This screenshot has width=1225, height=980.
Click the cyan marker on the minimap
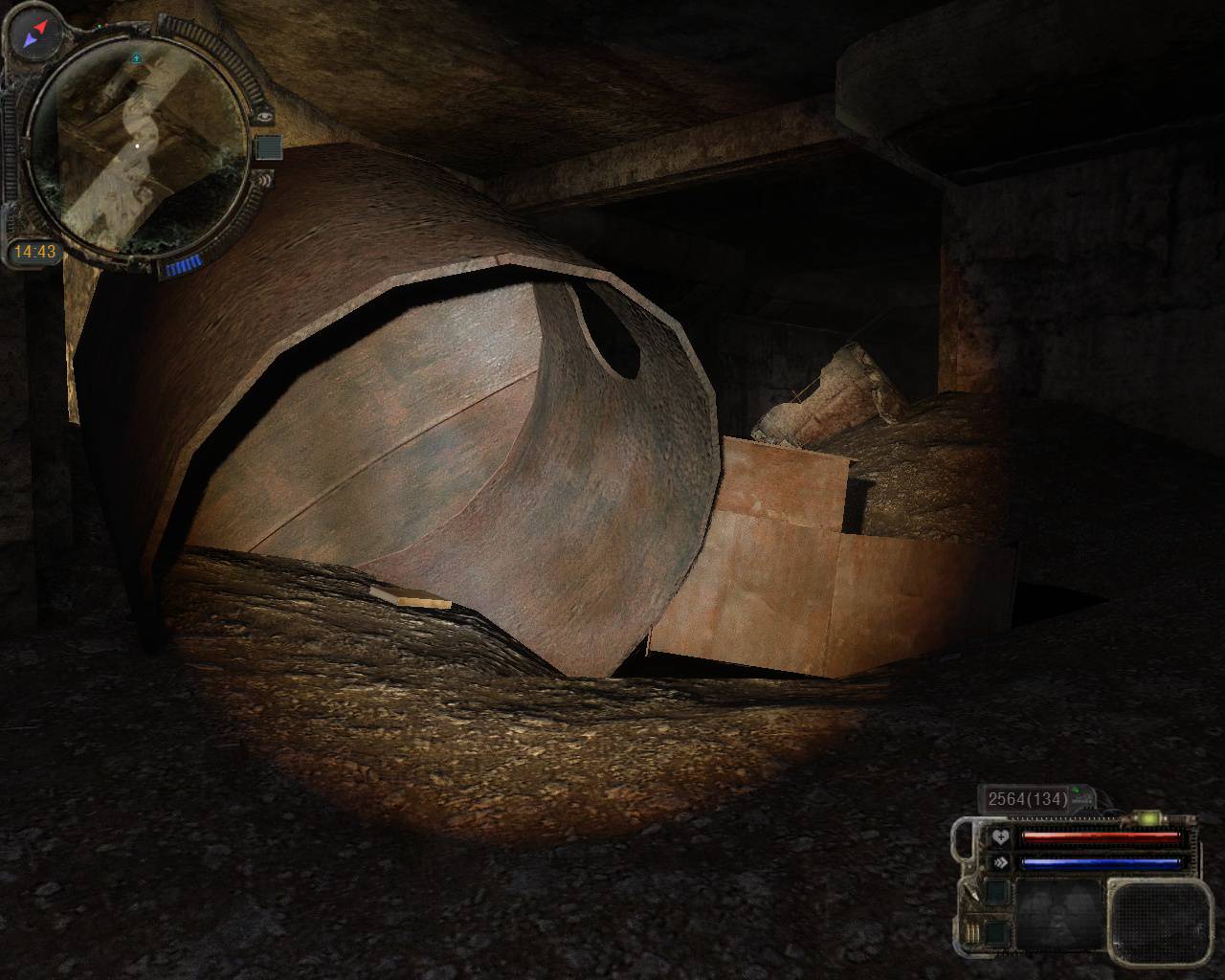tap(136, 58)
